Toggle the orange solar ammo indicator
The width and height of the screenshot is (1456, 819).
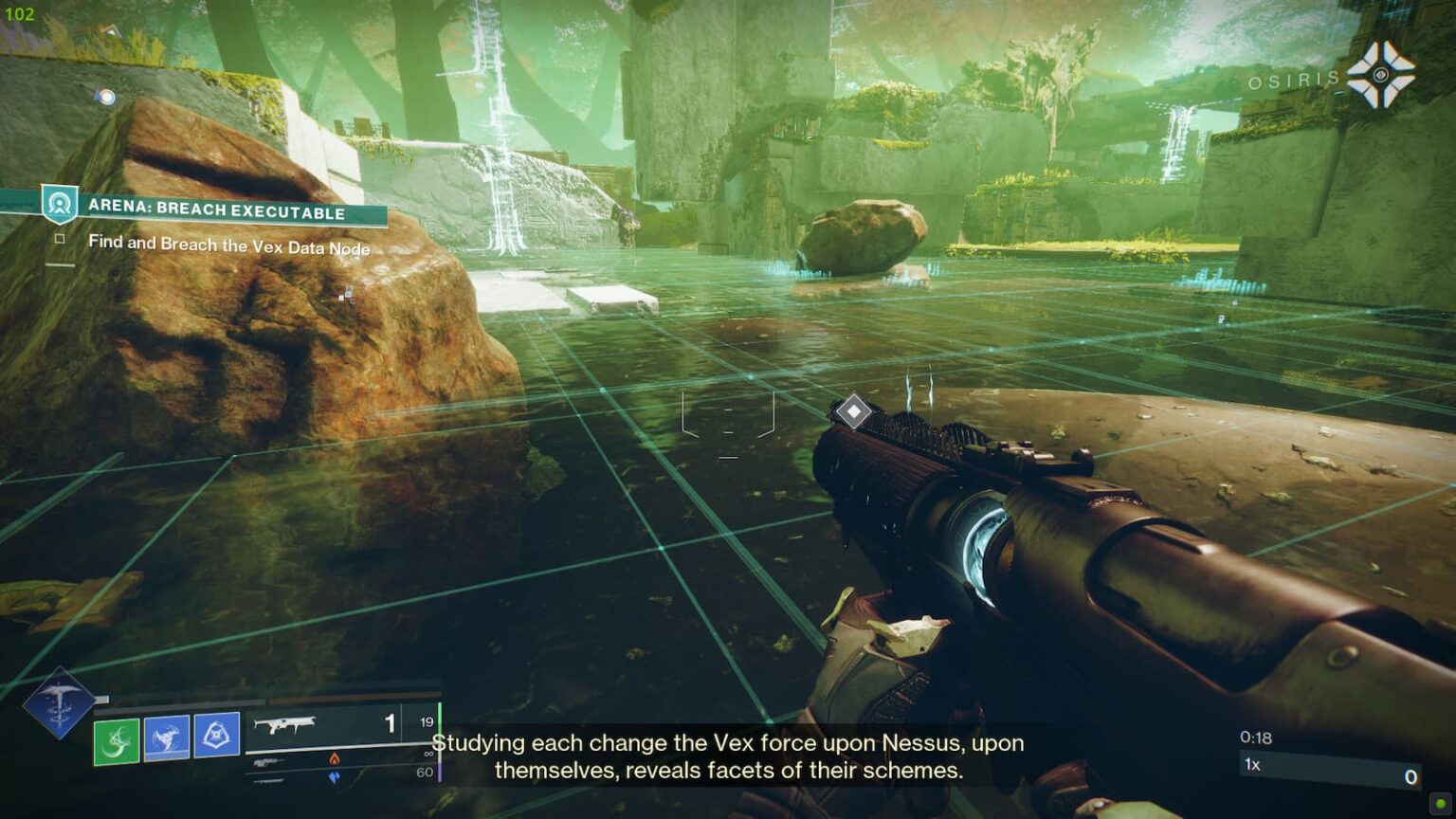(x=332, y=761)
